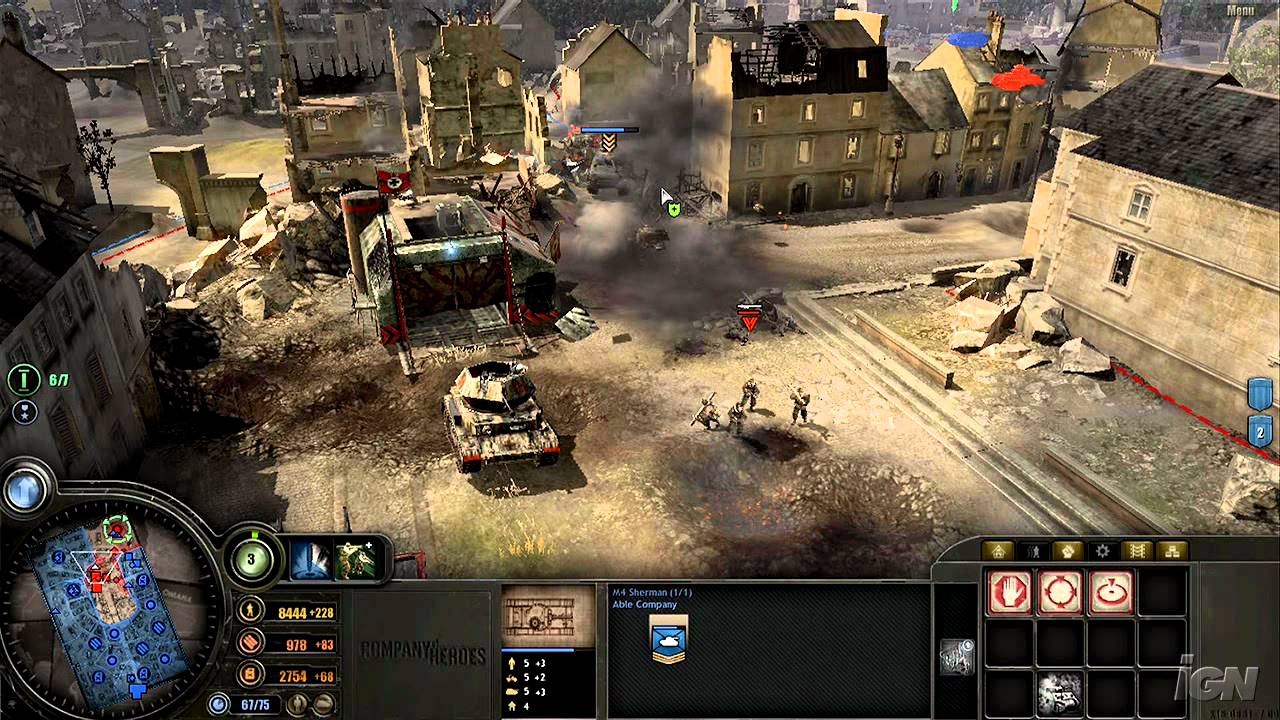The height and width of the screenshot is (720, 1280).
Task: Click the gear upgrades icon in the build bar
Action: pyautogui.click(x=1102, y=550)
